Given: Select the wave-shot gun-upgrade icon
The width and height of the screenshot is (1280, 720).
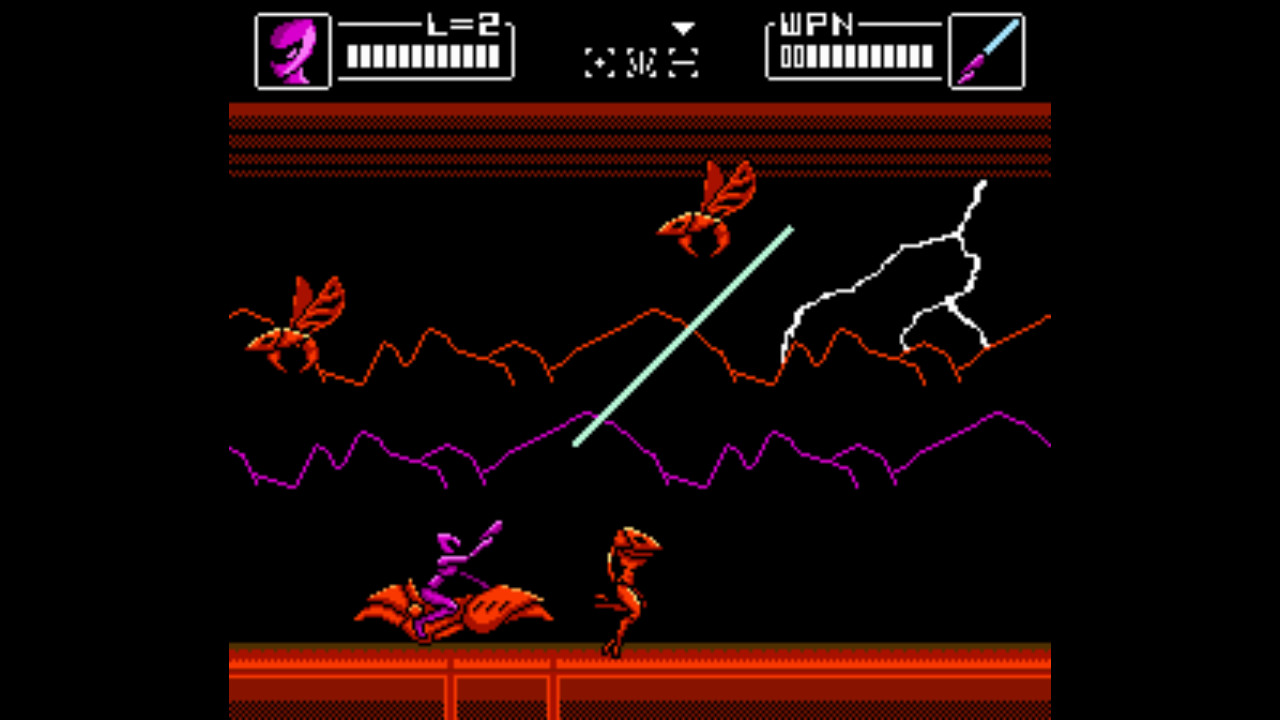Looking at the screenshot, I should tap(640, 63).
